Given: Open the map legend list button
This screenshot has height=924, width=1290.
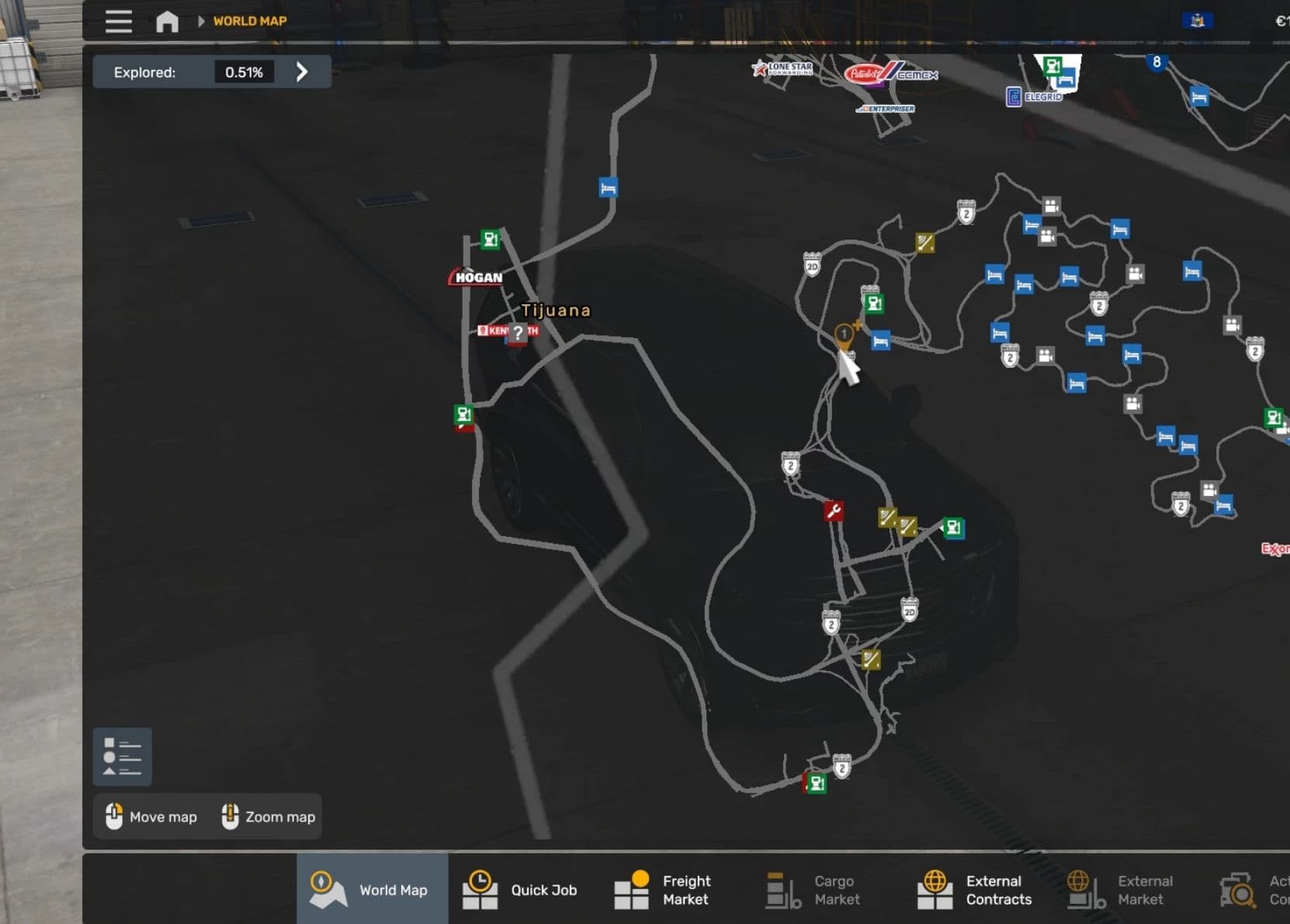Looking at the screenshot, I should (x=122, y=756).
